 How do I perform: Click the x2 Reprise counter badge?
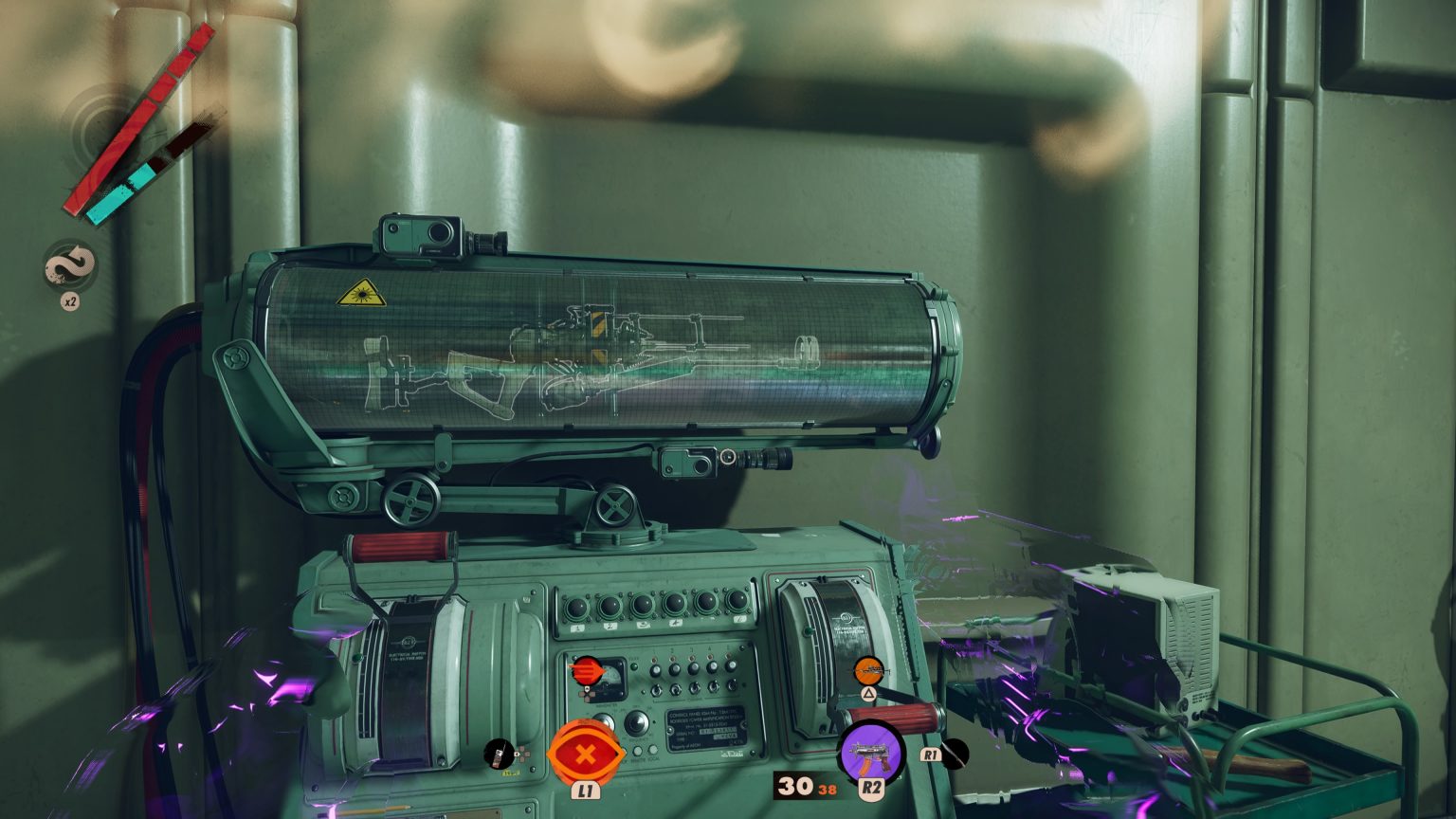pyautogui.click(x=68, y=300)
